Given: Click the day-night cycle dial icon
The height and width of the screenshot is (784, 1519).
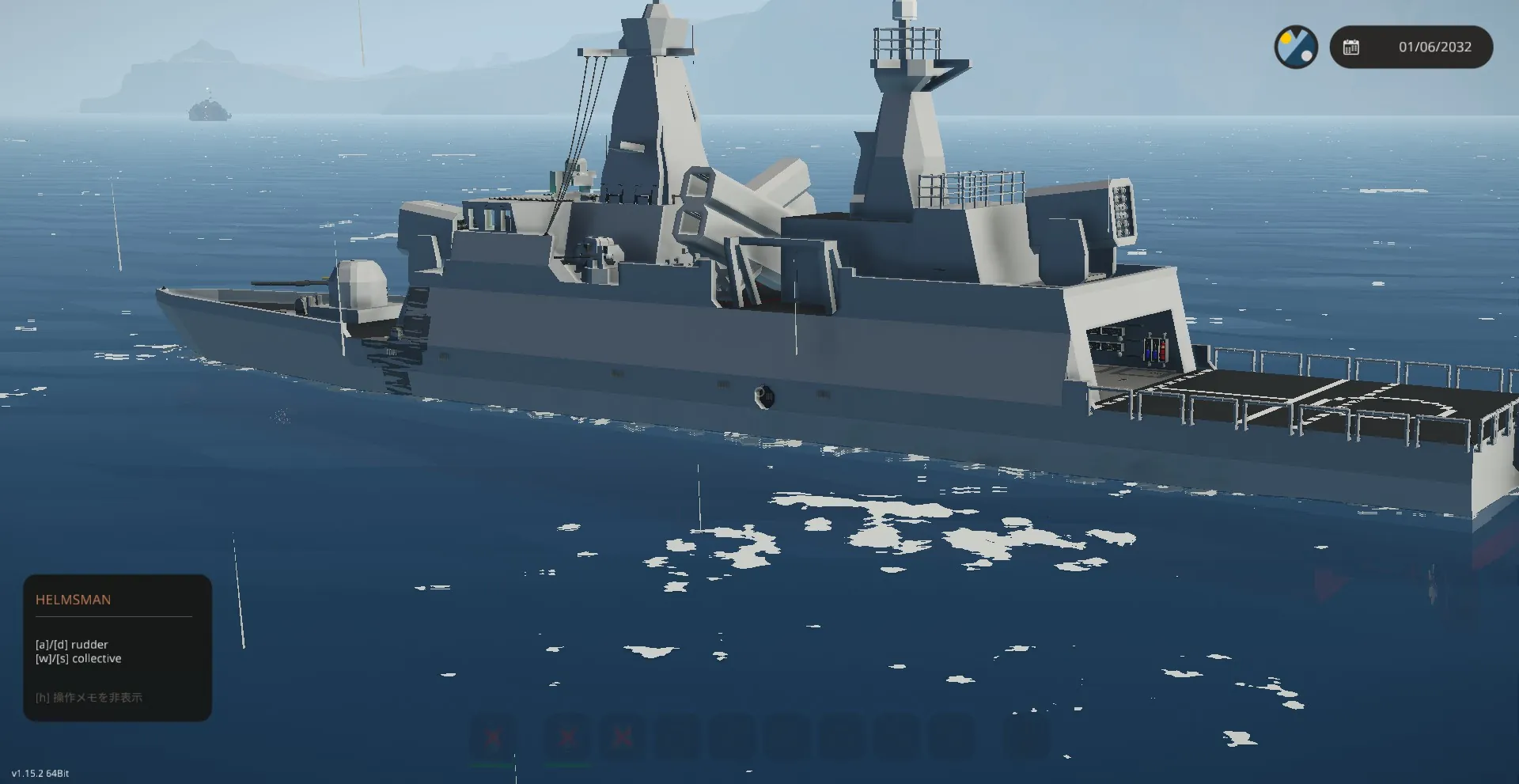Looking at the screenshot, I should pyautogui.click(x=1295, y=47).
